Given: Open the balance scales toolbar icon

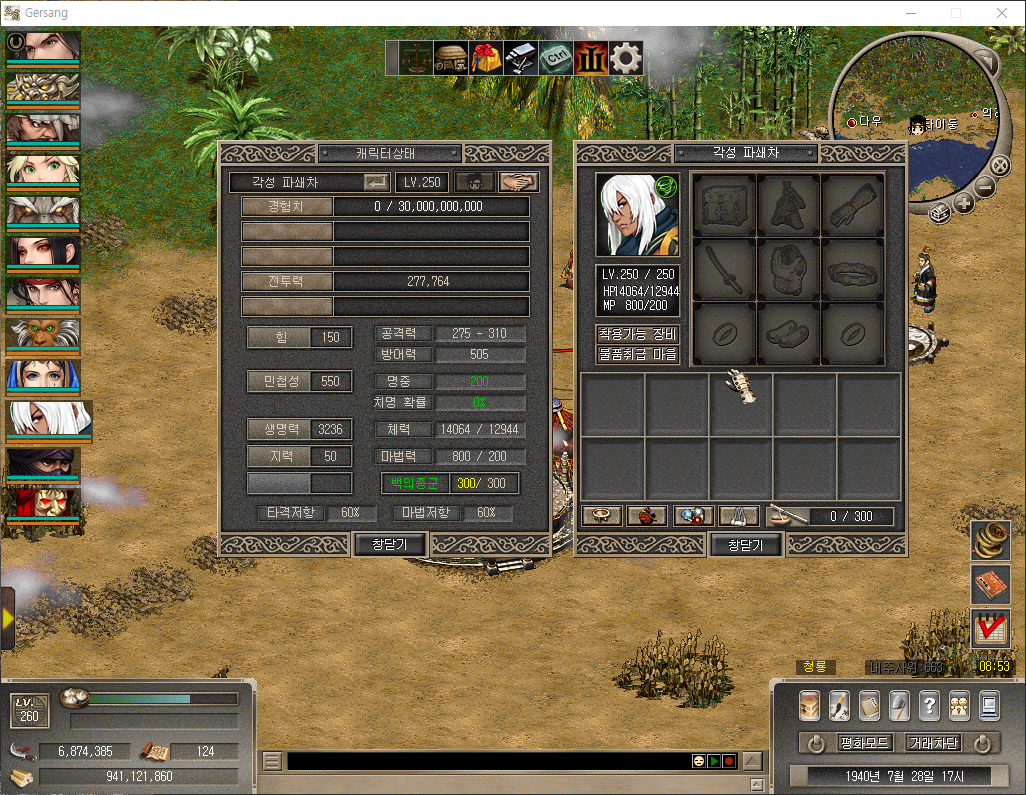Looking at the screenshot, I should coord(416,58).
